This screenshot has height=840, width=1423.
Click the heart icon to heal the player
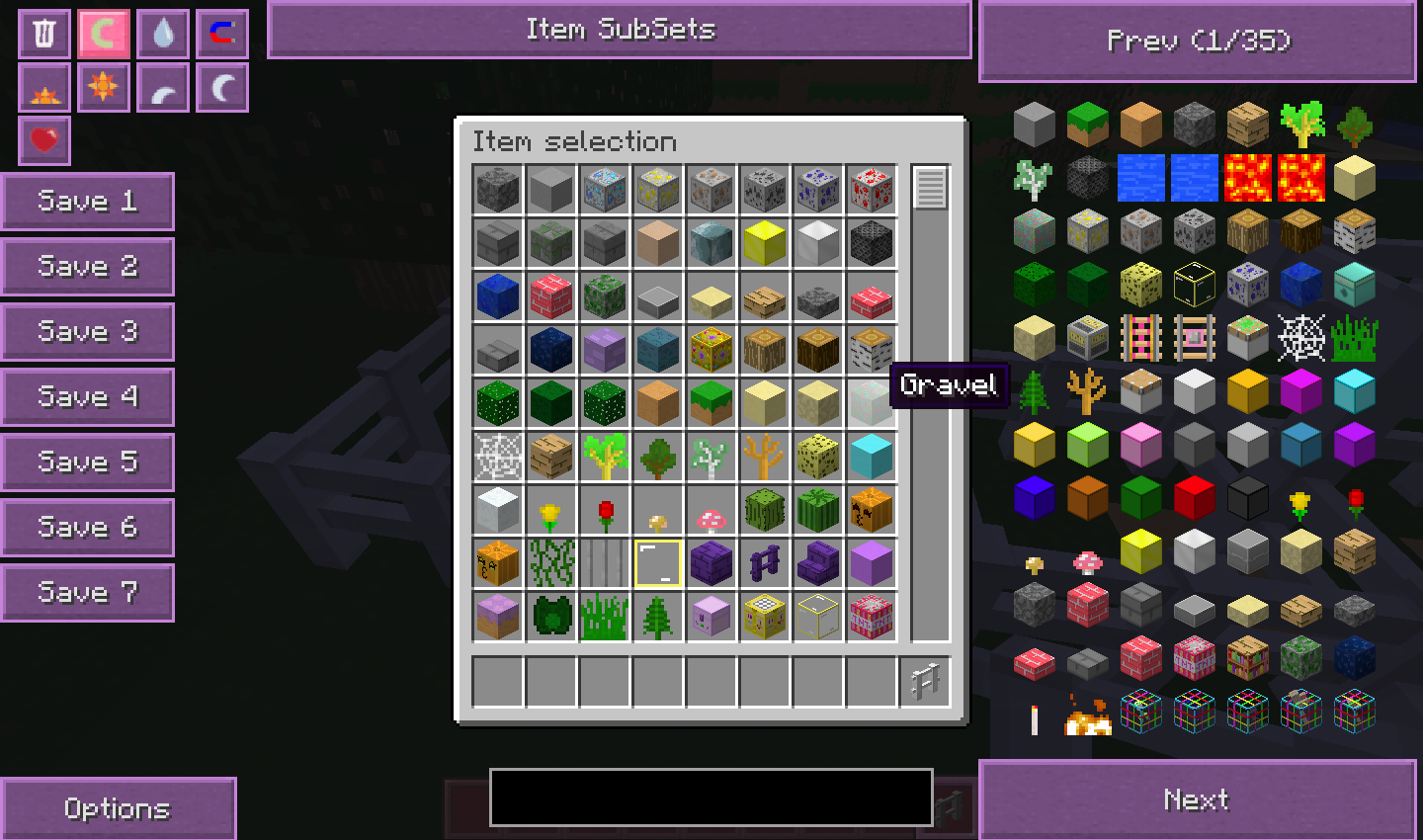pos(43,140)
